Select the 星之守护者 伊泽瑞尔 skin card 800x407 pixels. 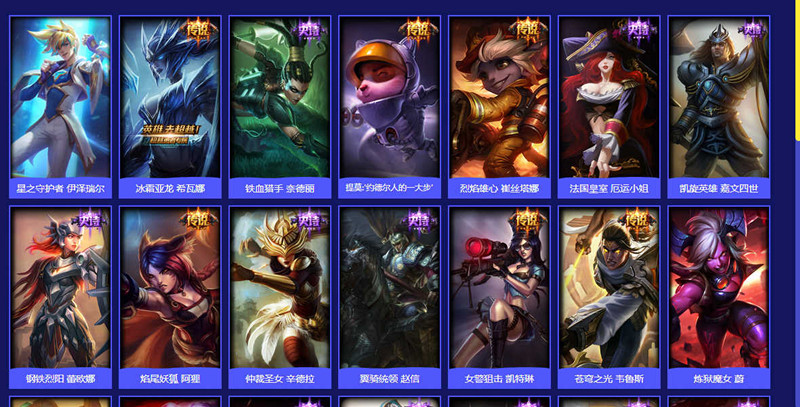[60, 98]
